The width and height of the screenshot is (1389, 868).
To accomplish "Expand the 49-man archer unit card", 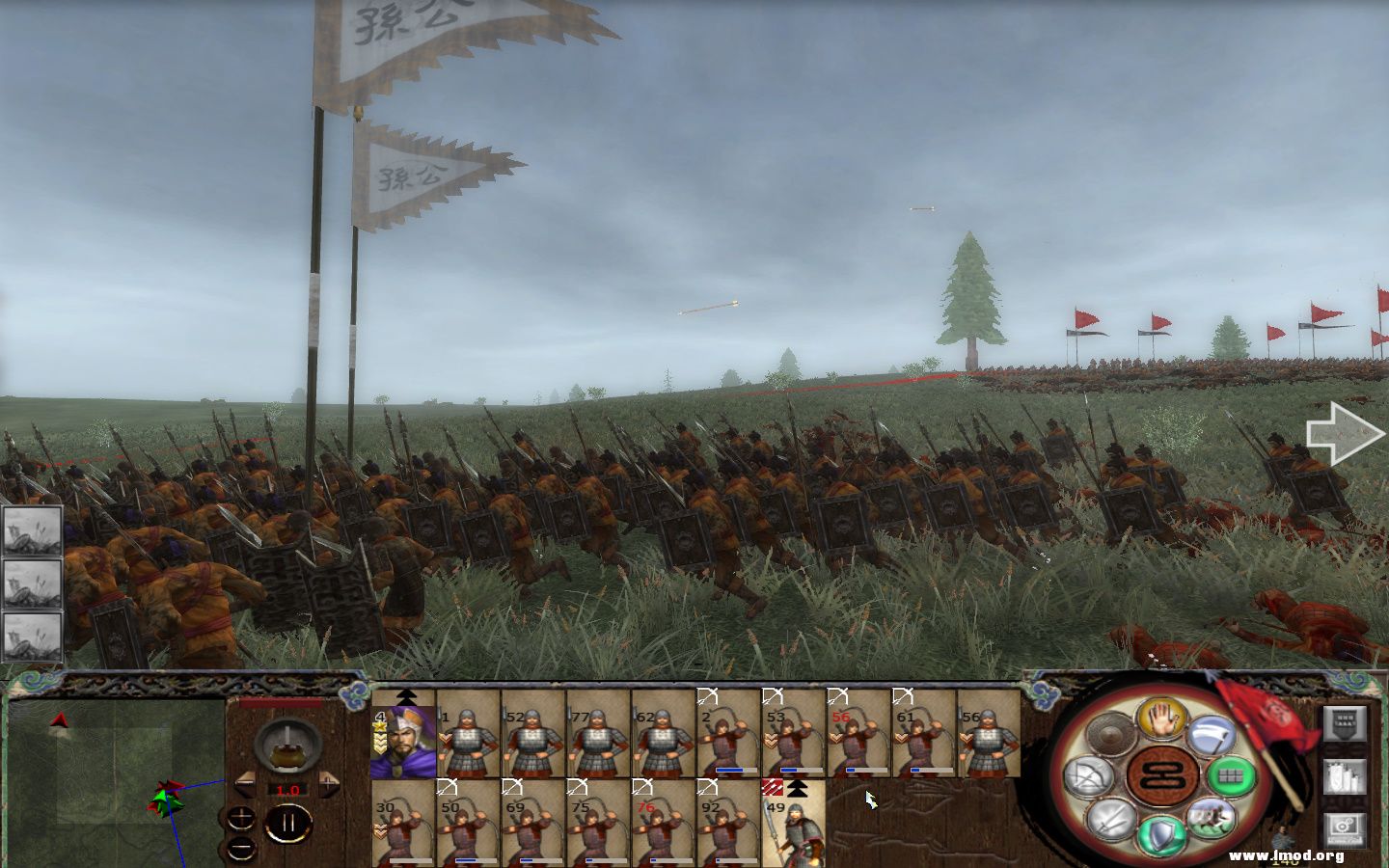I will 796,788.
